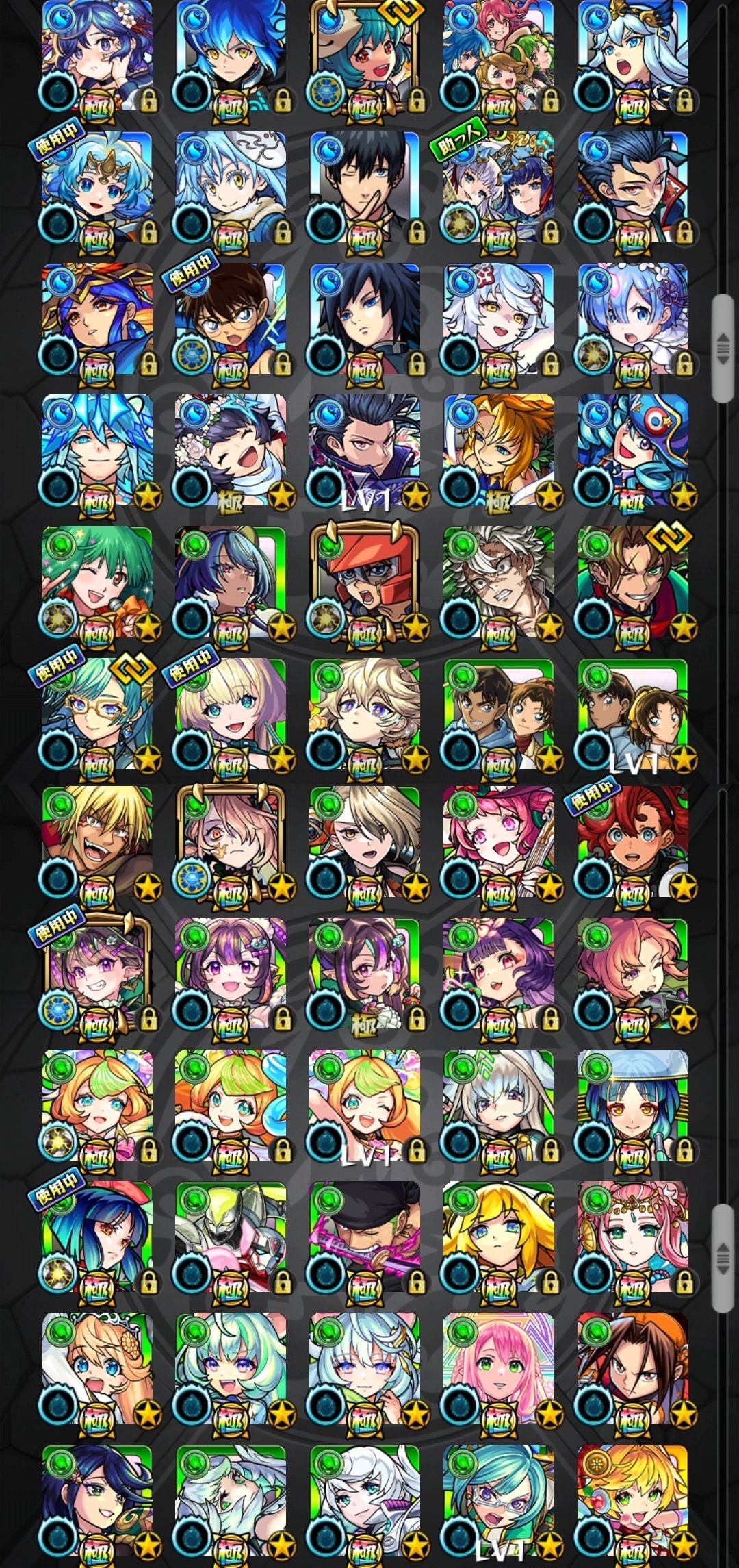Pick the blue-haired girl in tricolor pirate hat
Screen dimensions: 739x1568
[632, 451]
